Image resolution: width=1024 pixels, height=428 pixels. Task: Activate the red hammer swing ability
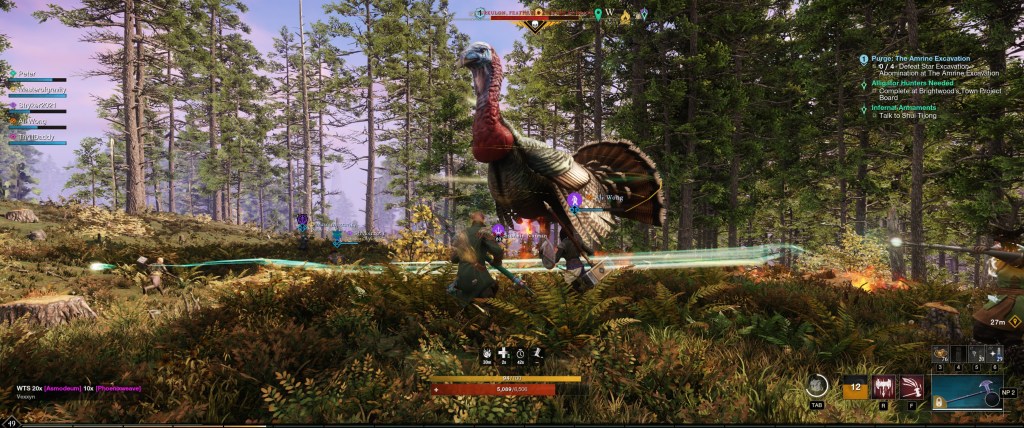911,387
